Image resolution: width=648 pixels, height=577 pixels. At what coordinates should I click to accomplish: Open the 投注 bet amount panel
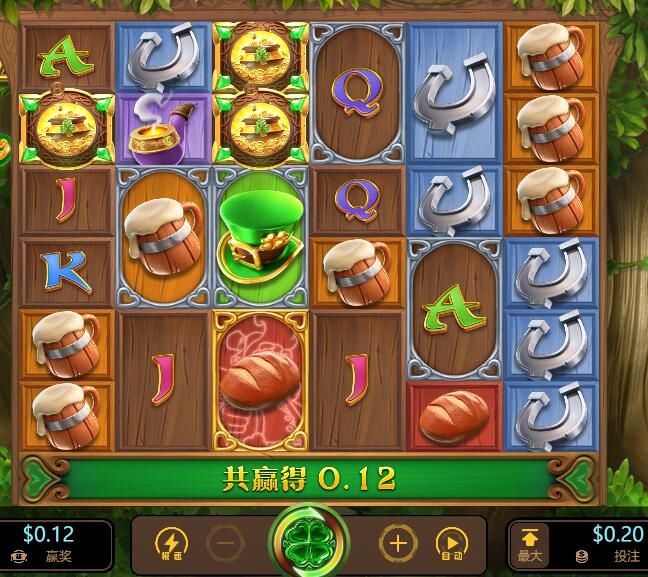601,545
